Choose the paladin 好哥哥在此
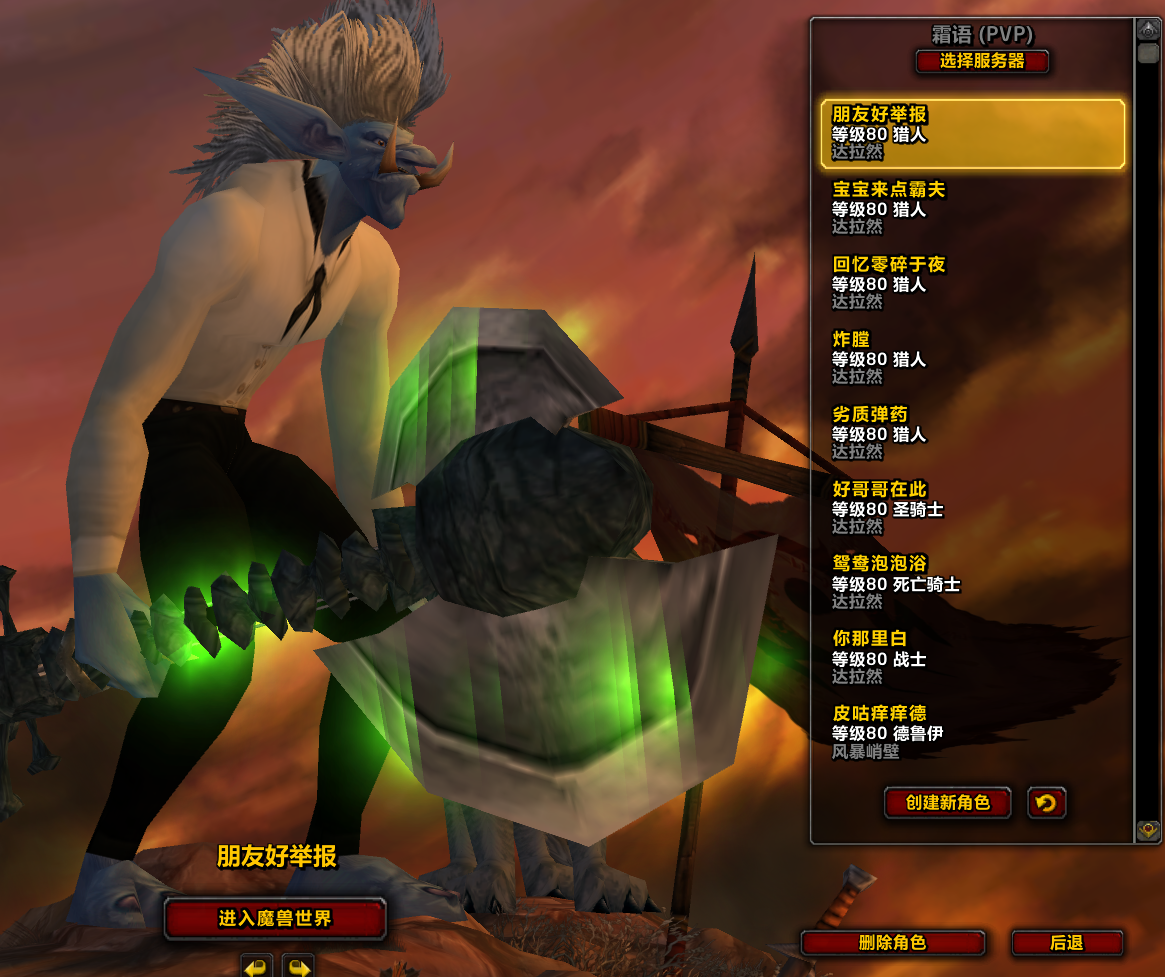Screen dimensions: 1165x977 click(972, 508)
